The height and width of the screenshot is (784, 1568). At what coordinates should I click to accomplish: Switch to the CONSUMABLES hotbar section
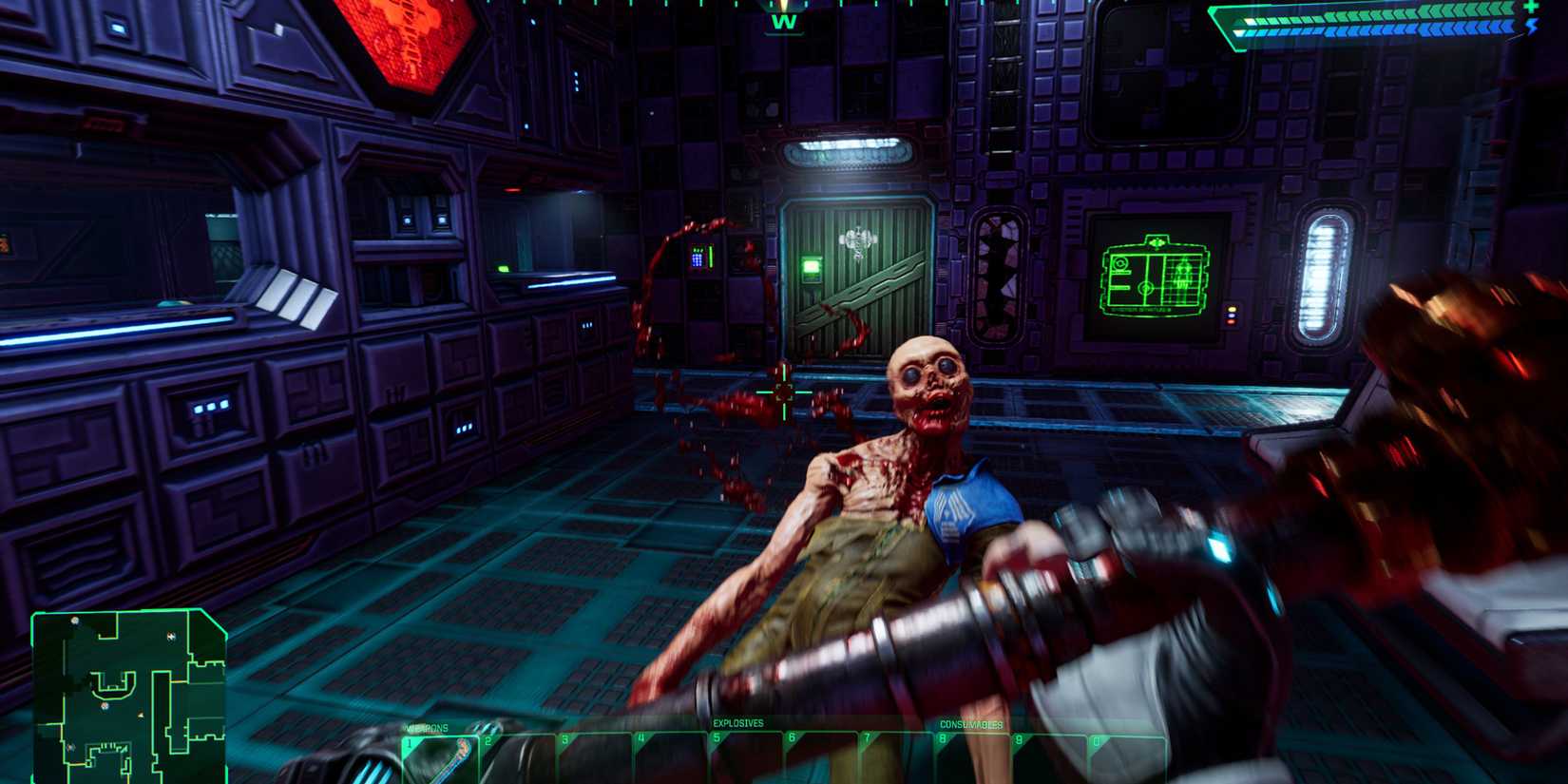971,725
